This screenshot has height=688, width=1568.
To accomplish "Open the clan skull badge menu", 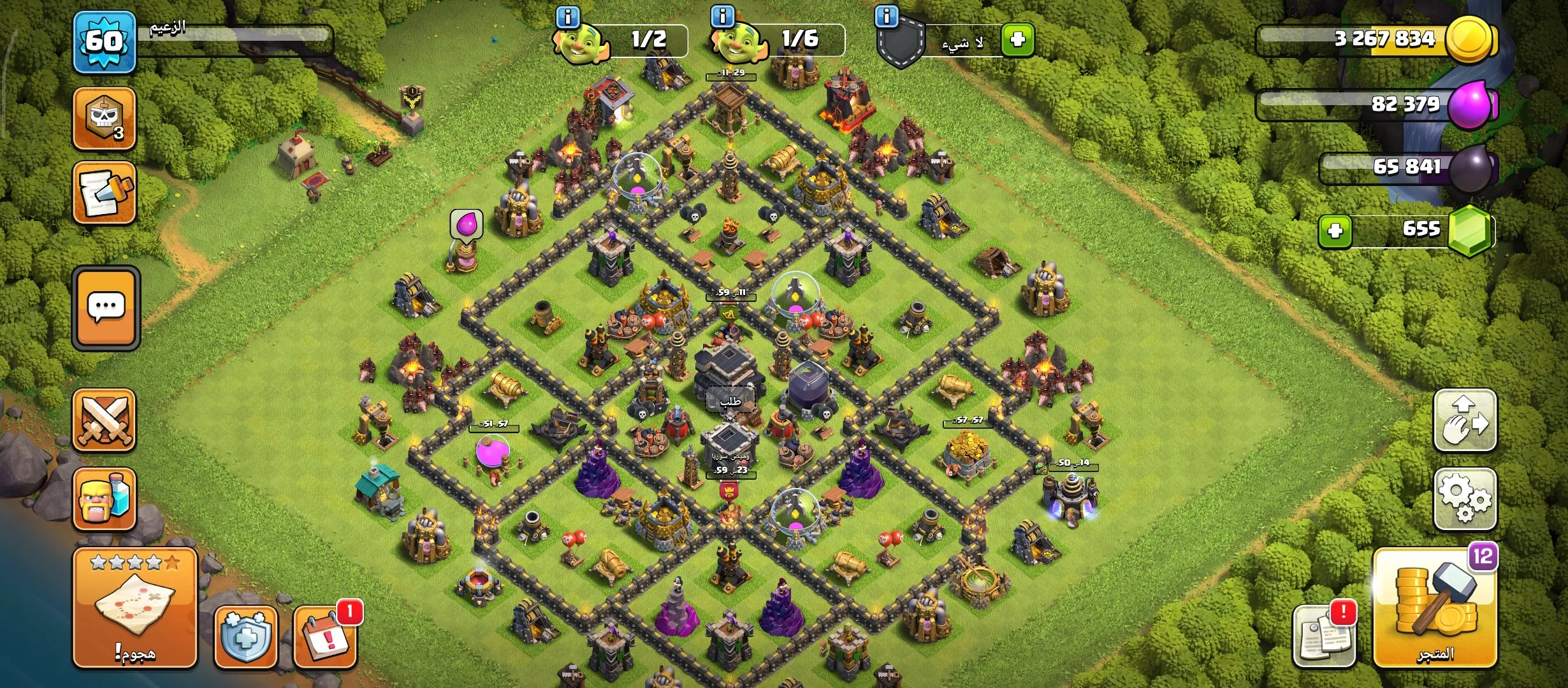I will click(x=105, y=118).
